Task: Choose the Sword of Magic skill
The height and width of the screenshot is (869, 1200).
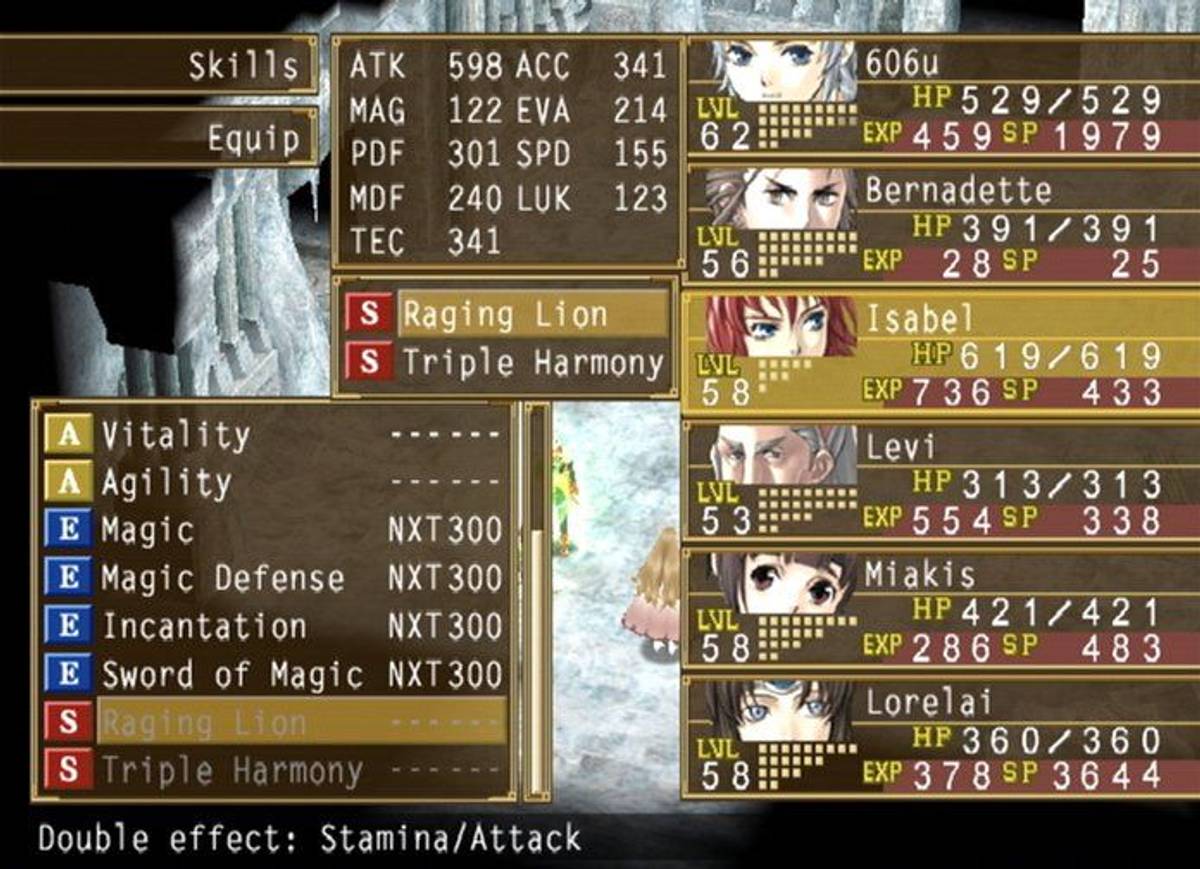Action: 272,675
